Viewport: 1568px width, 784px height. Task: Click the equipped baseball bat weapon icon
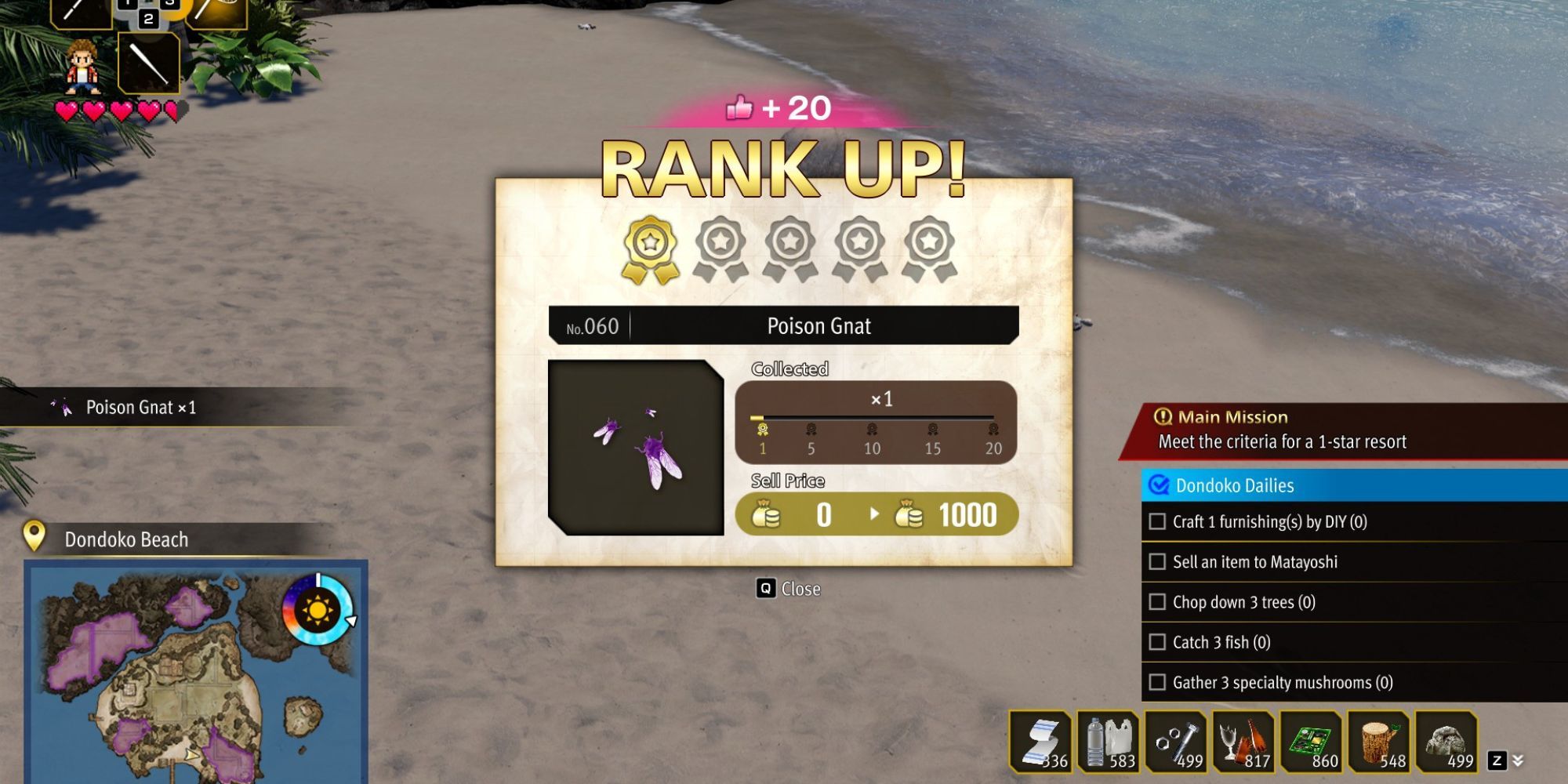149,63
